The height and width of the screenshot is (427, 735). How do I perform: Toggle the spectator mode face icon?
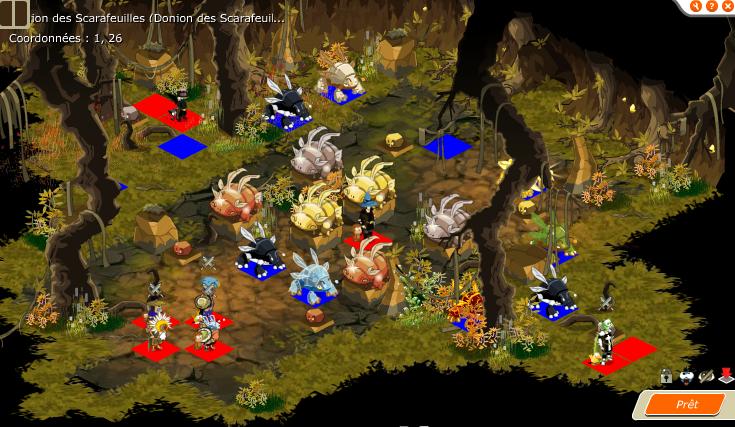pos(686,376)
